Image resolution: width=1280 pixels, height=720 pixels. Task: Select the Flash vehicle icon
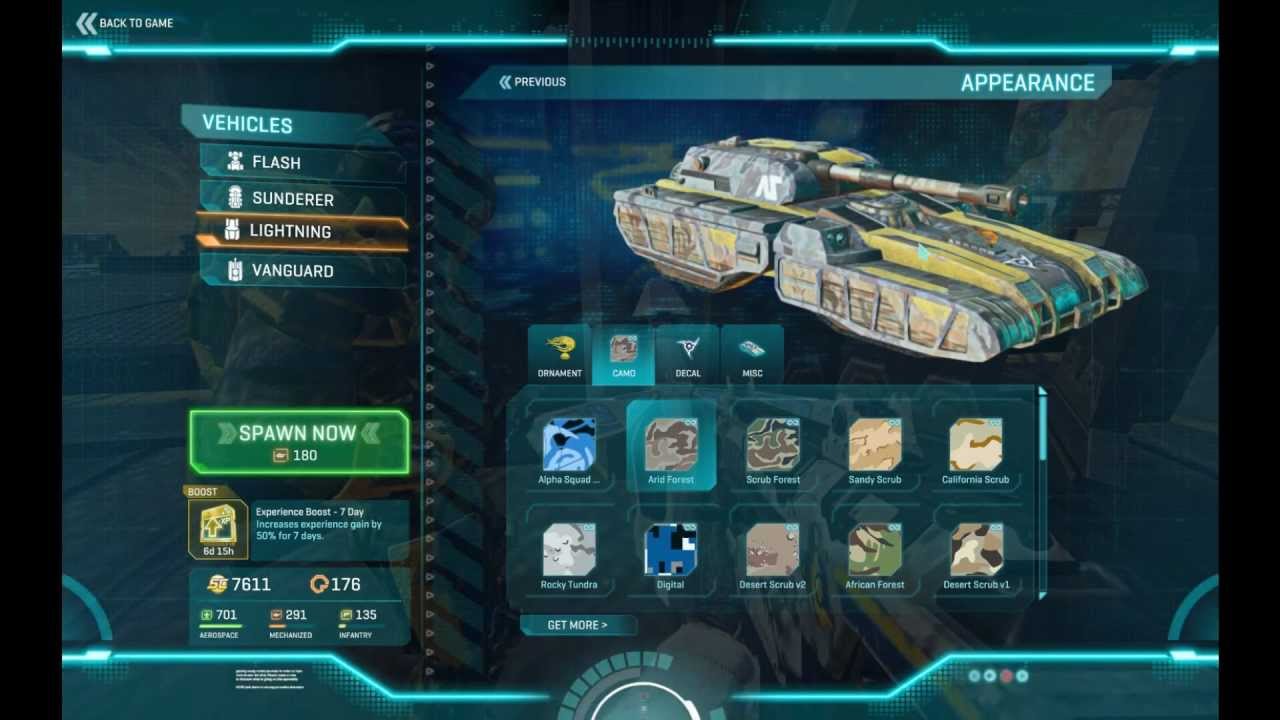[236, 161]
